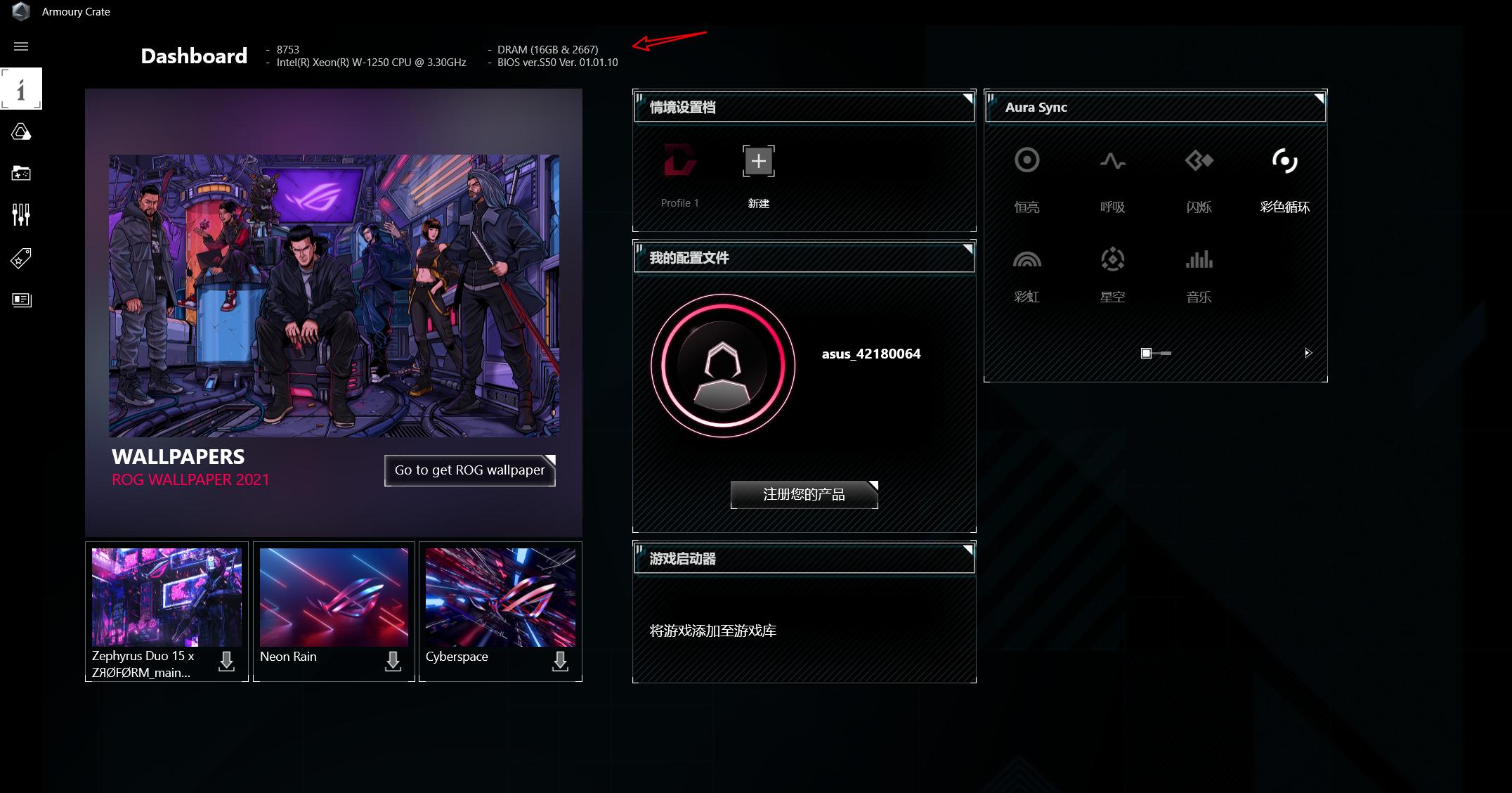The width and height of the screenshot is (1512, 793).
Task: Click Go to get ROG wallpaper
Action: tap(469, 470)
